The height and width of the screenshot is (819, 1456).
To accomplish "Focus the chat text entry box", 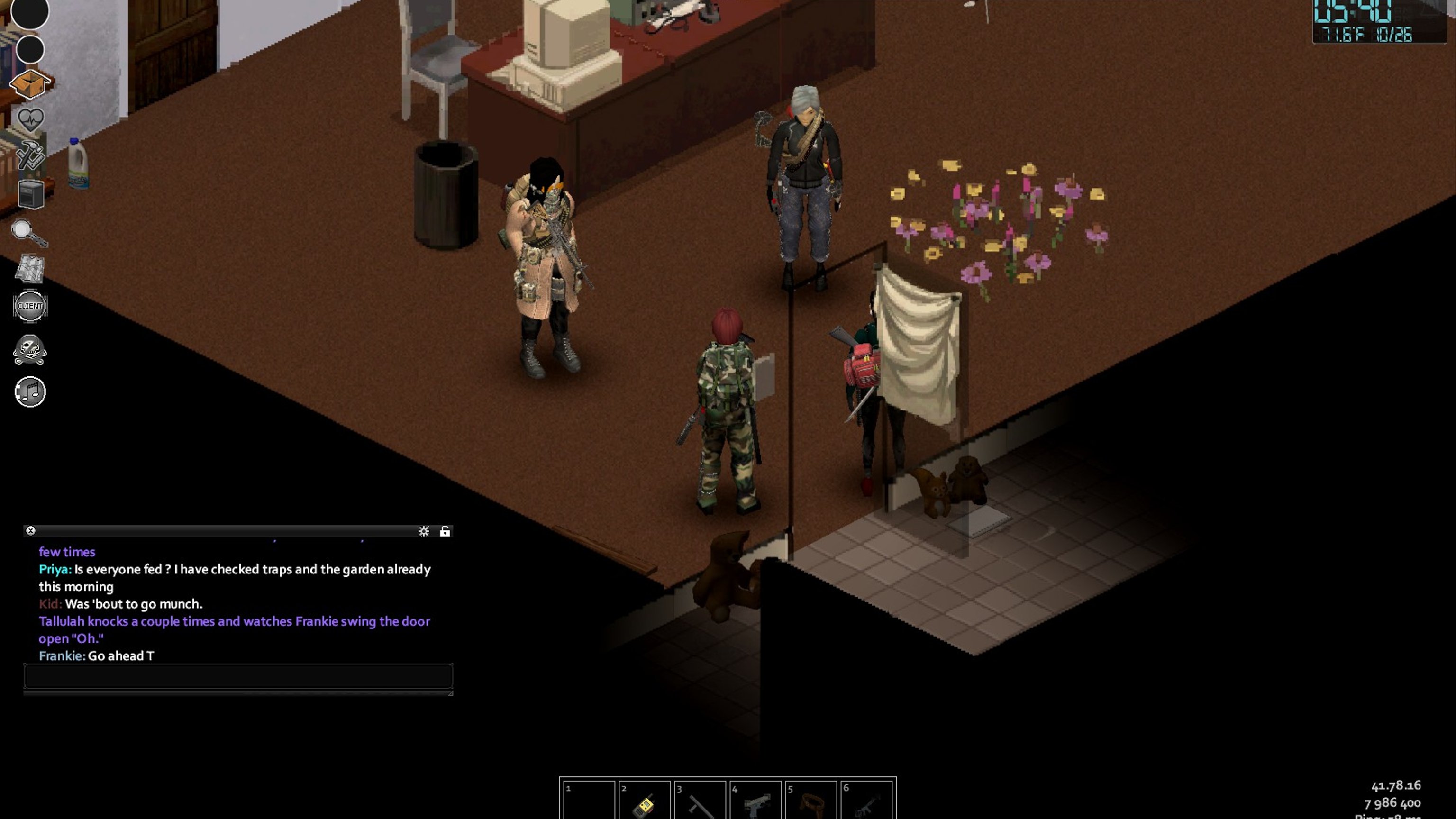I will point(238,676).
